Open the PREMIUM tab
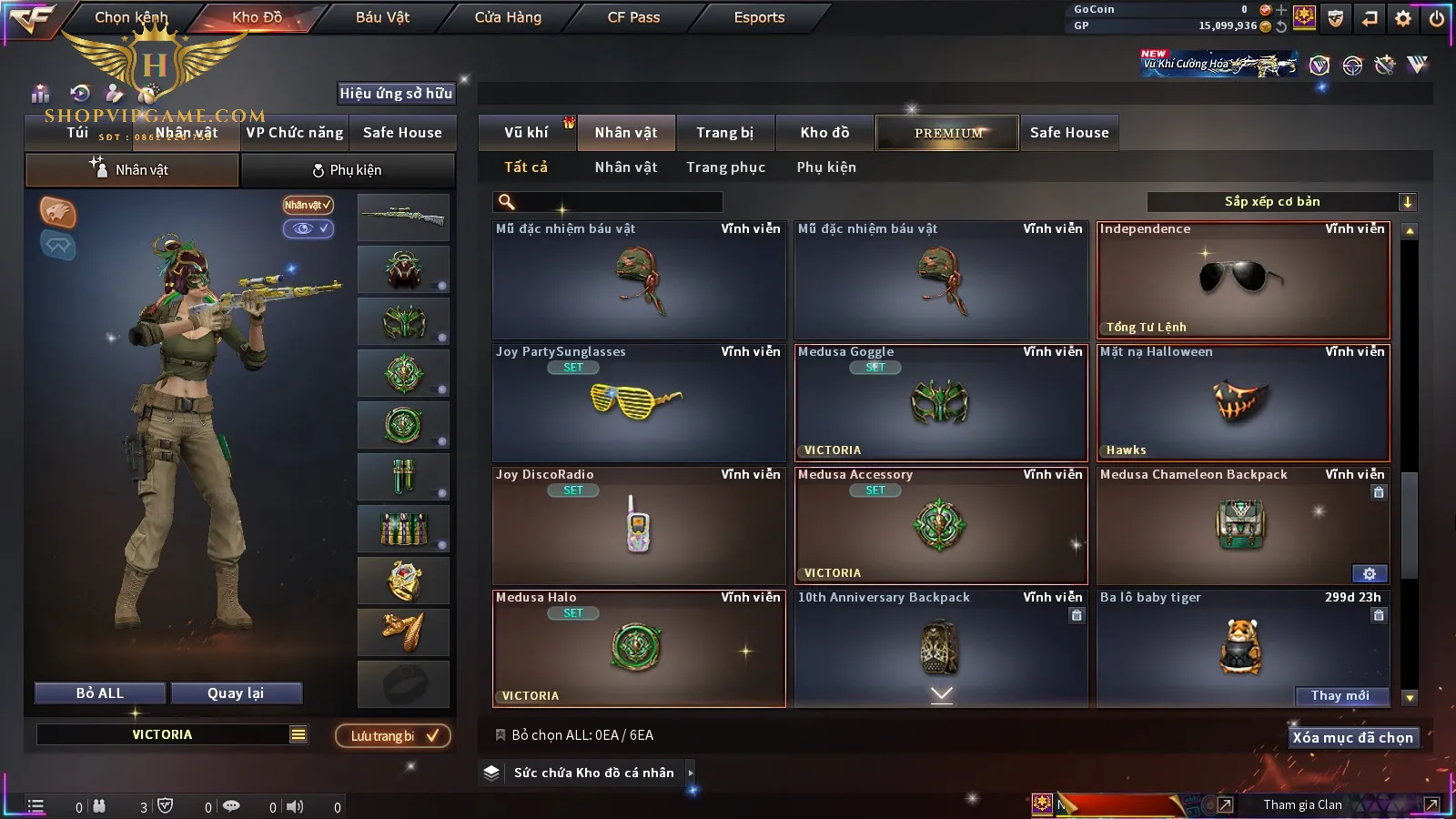The image size is (1456, 819). 947,133
